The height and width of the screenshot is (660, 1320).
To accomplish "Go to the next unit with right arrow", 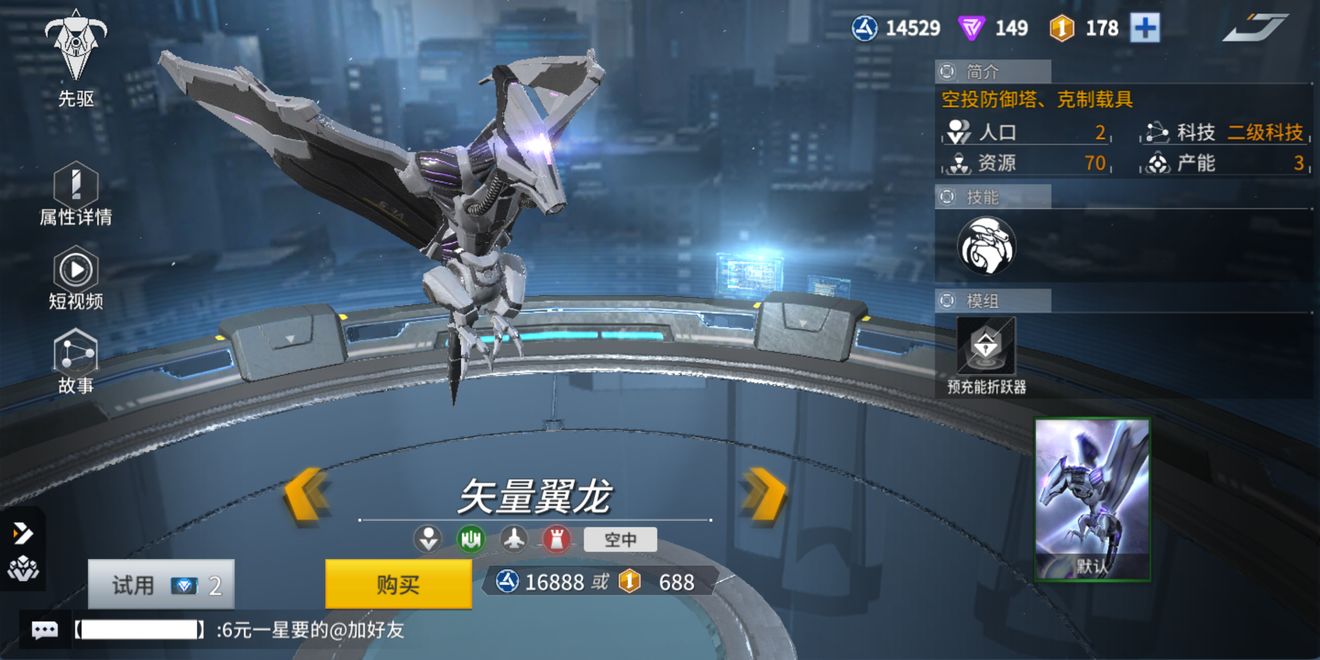I will click(763, 494).
